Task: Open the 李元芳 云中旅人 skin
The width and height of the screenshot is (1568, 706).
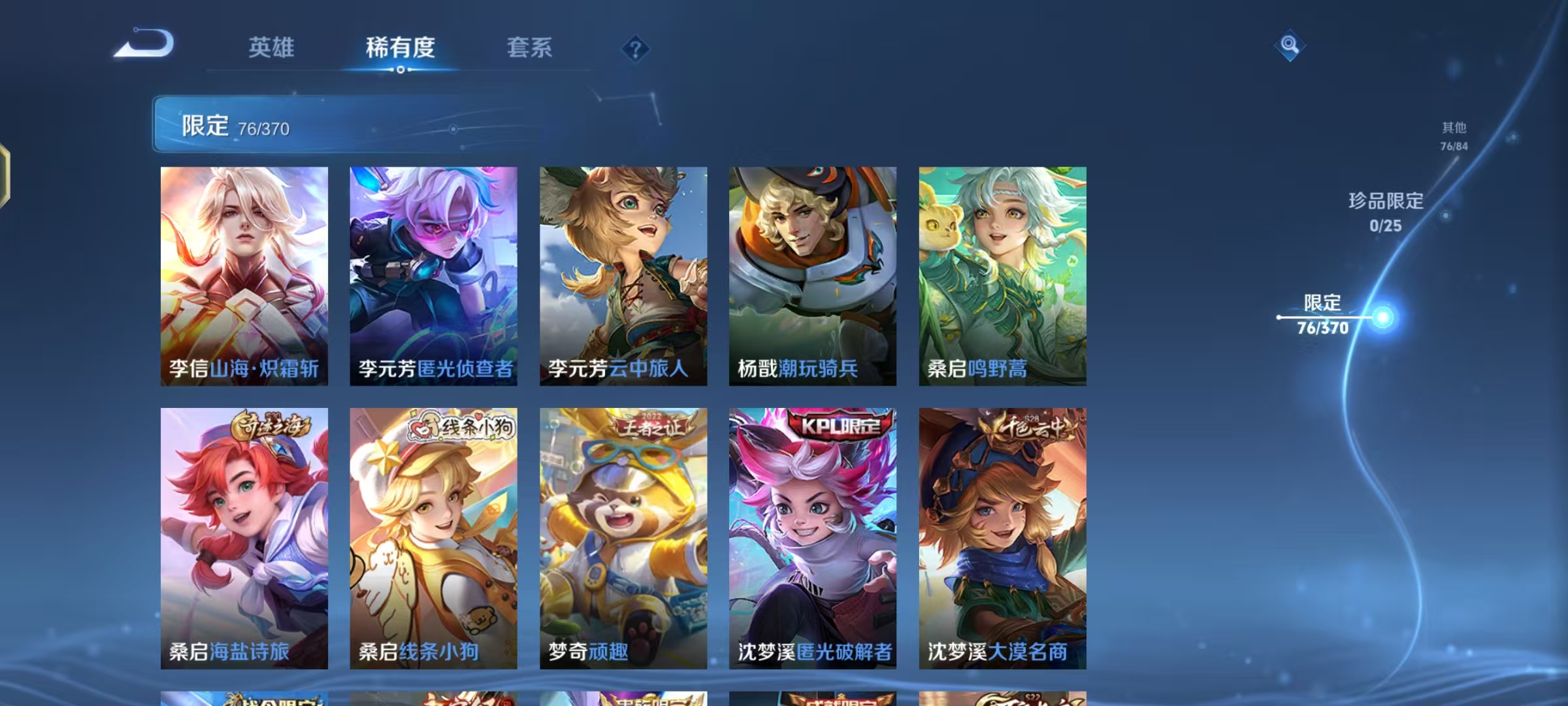Action: (621, 275)
